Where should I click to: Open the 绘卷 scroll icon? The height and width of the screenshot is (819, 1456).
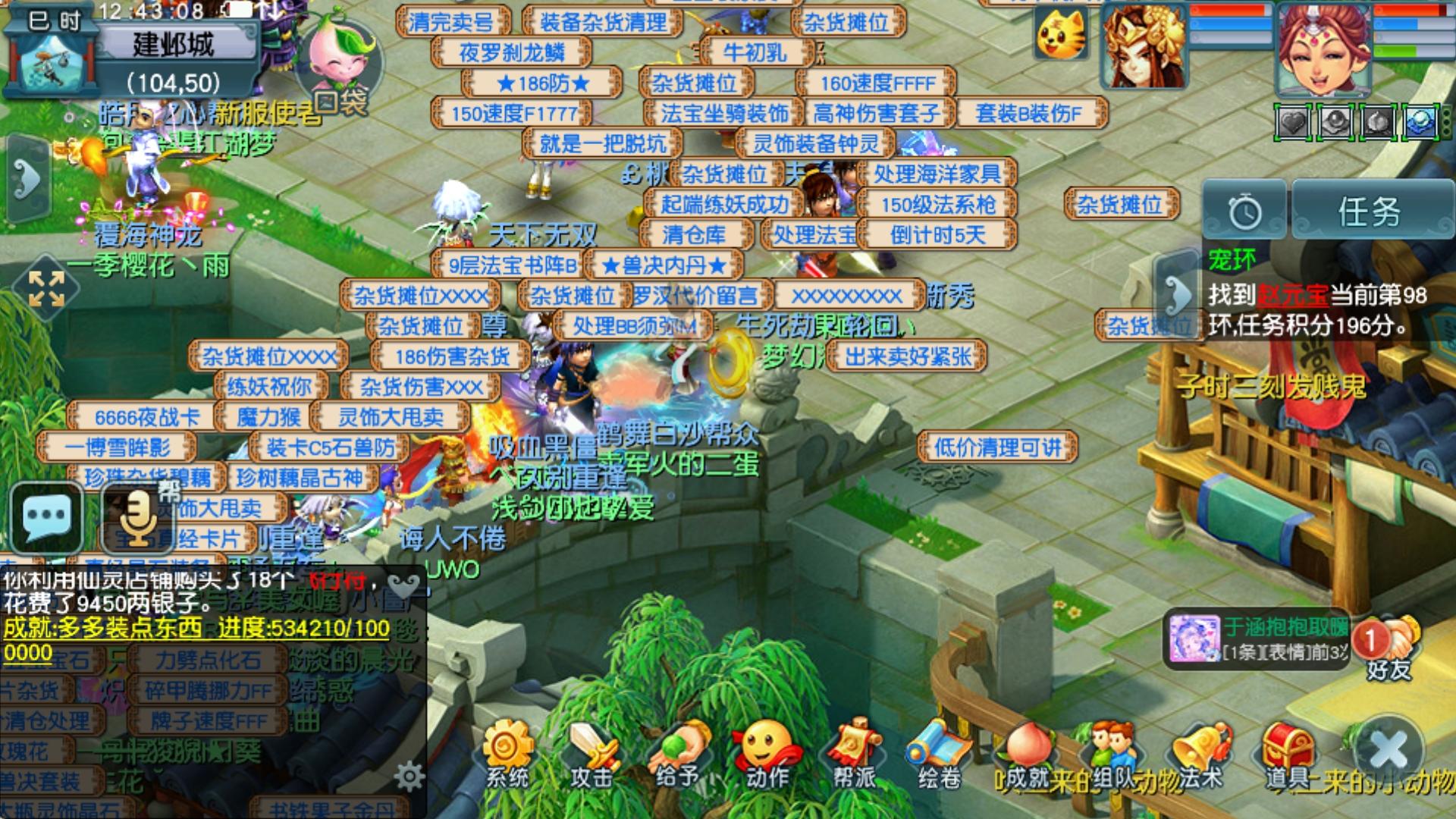pyautogui.click(x=939, y=755)
